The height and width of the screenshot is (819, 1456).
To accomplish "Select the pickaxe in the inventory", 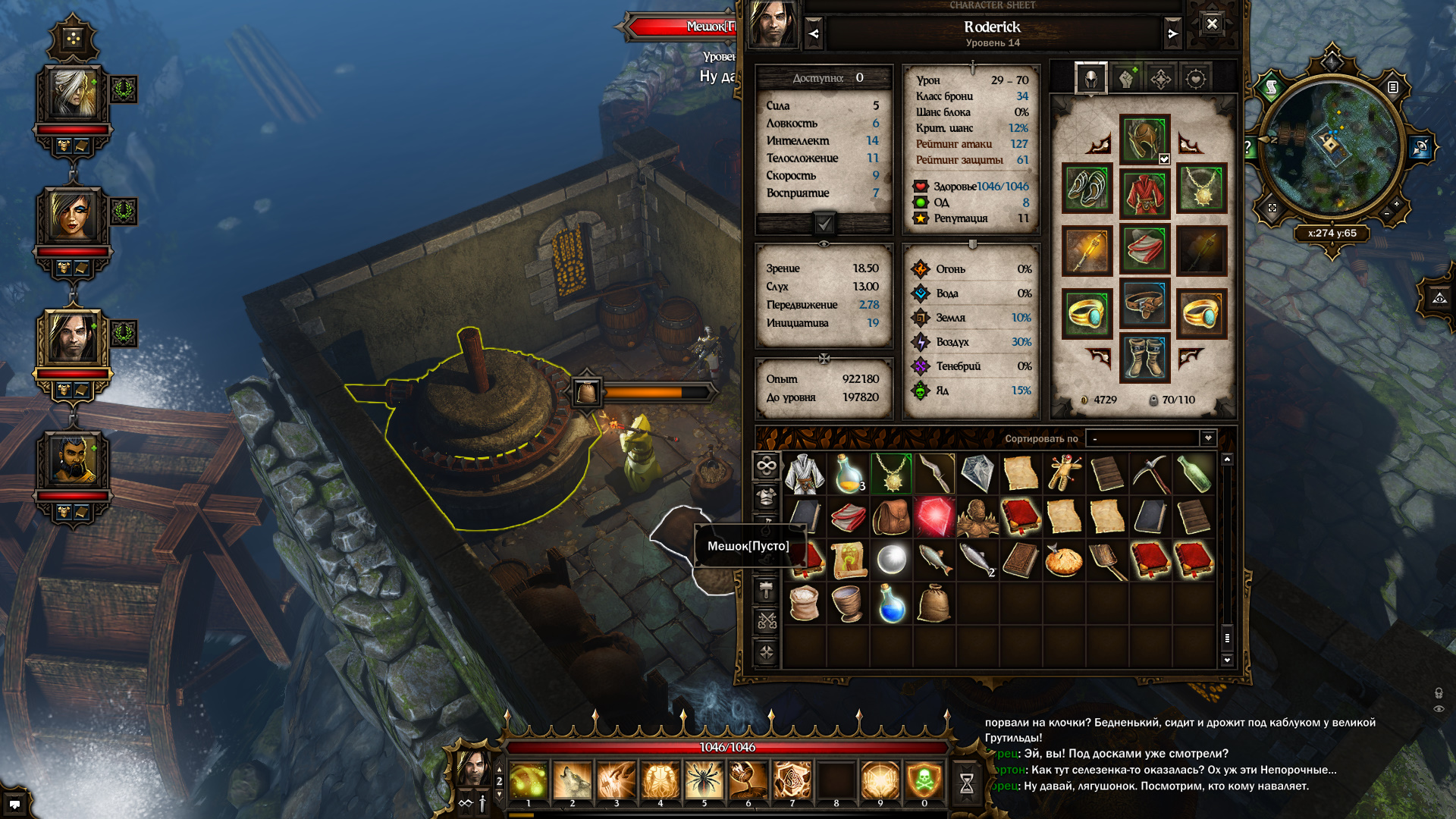I will point(1151,474).
